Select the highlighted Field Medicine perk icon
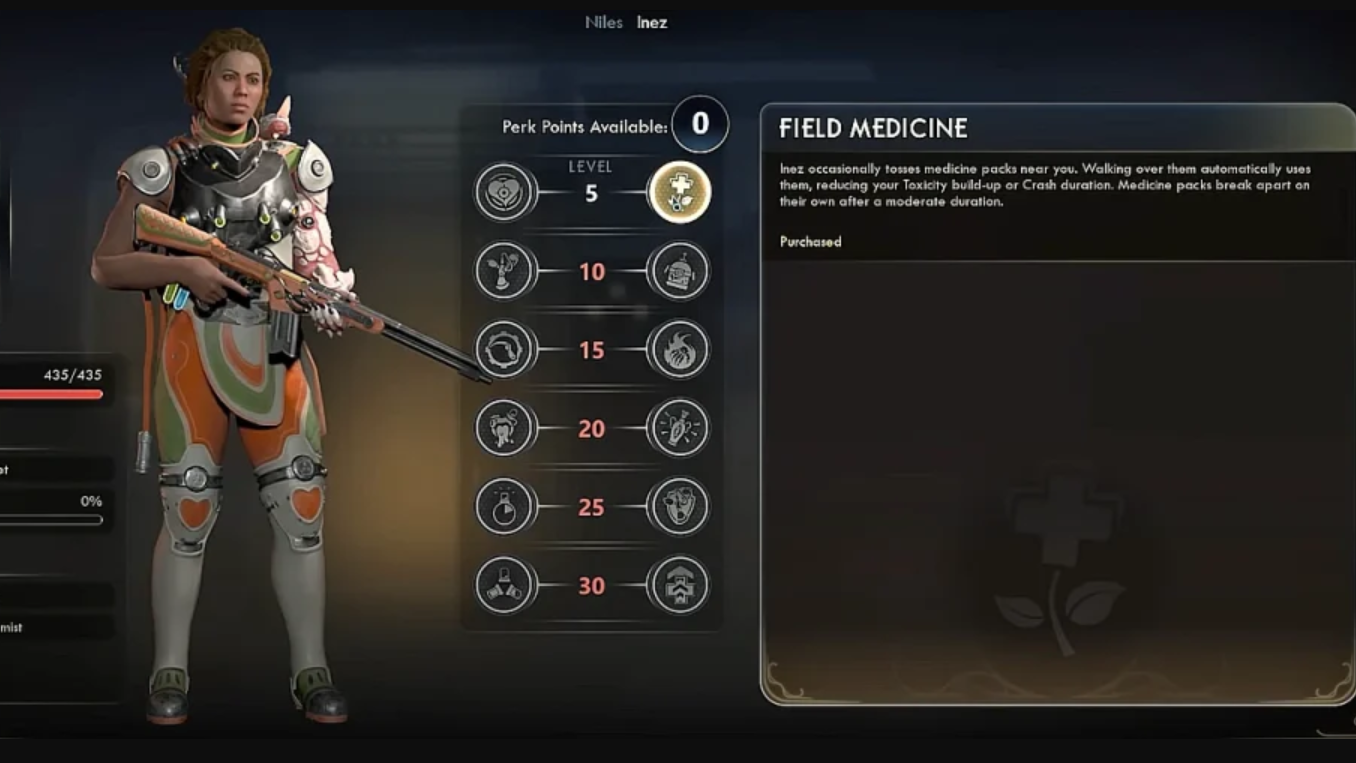 click(679, 192)
